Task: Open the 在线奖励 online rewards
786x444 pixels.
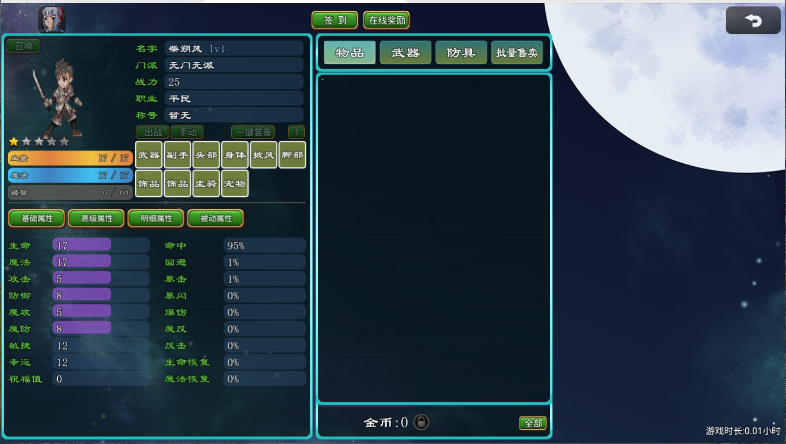Action: pyautogui.click(x=386, y=20)
